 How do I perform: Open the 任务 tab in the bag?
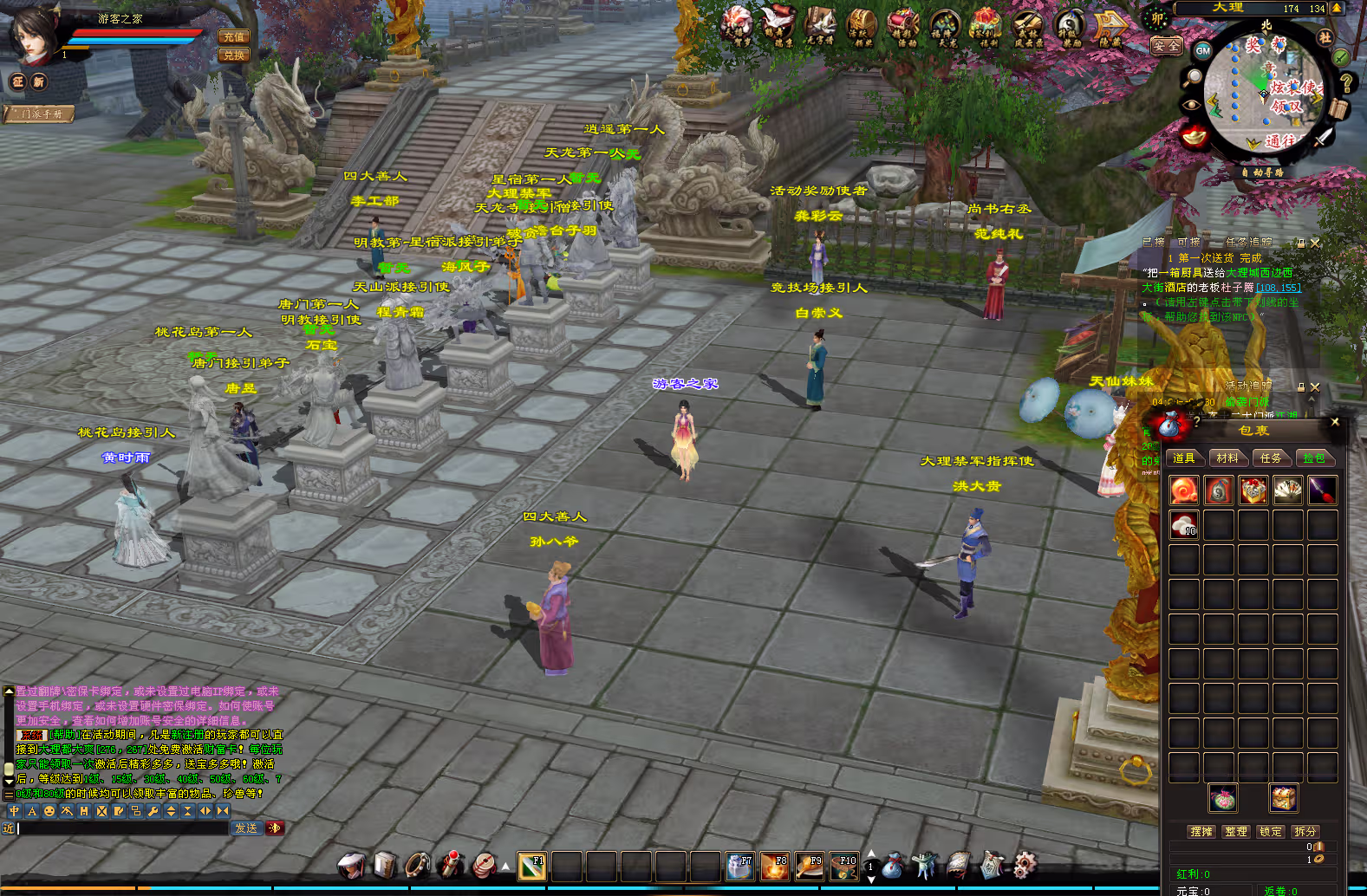coord(1271,458)
